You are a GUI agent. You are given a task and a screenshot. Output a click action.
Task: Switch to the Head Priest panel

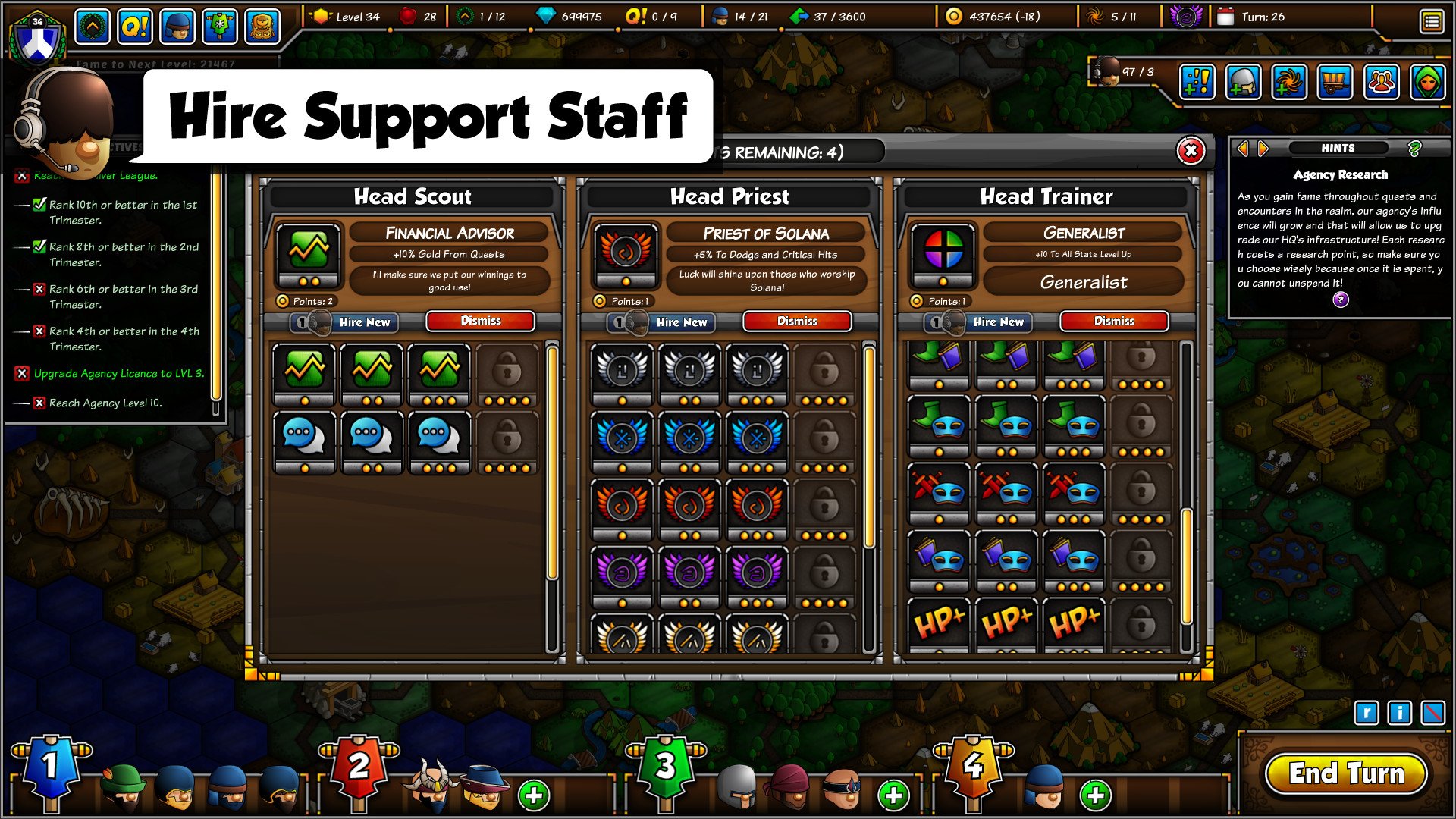[x=730, y=196]
